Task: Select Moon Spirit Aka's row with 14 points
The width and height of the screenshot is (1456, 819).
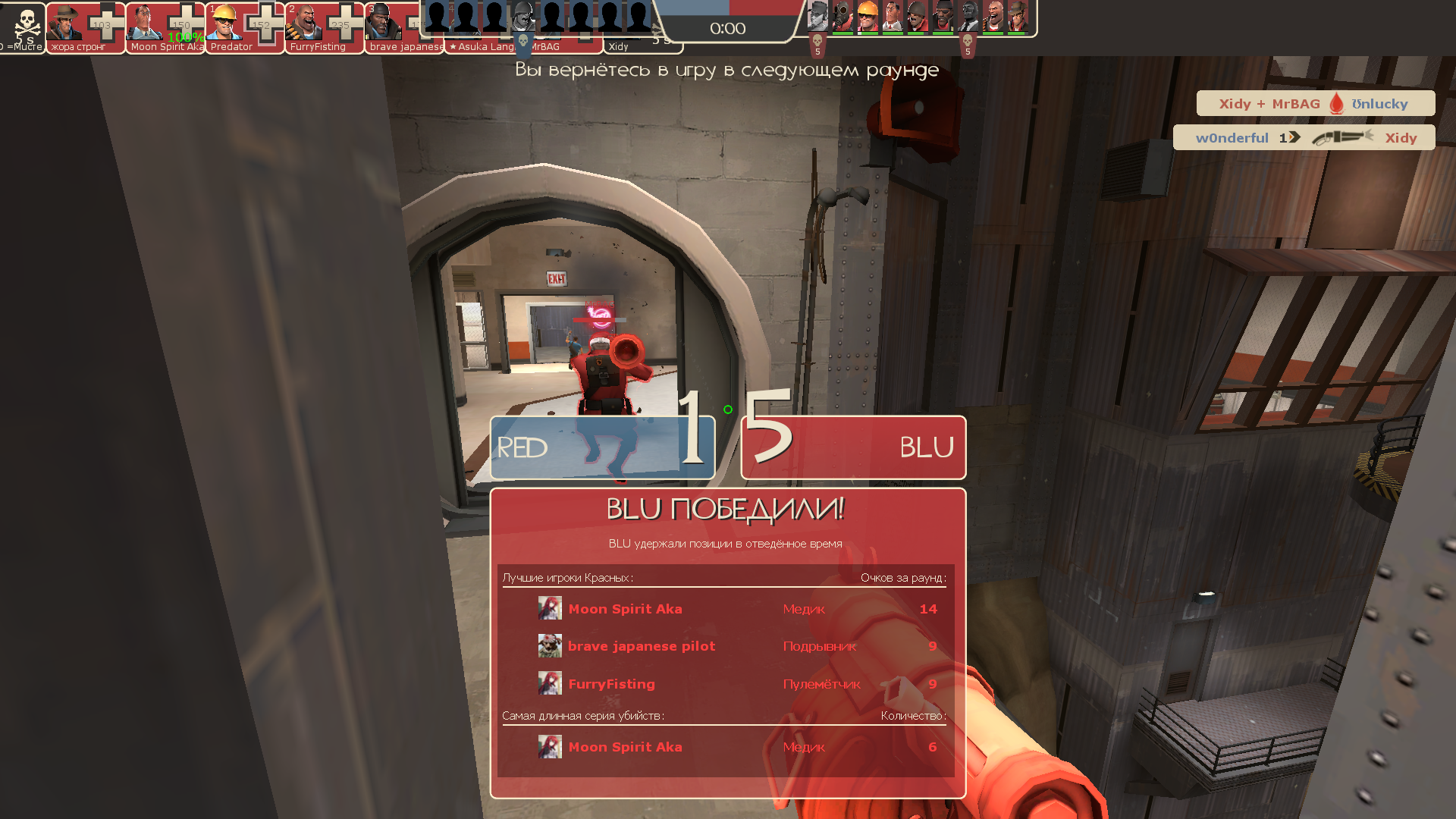Action: (726, 609)
